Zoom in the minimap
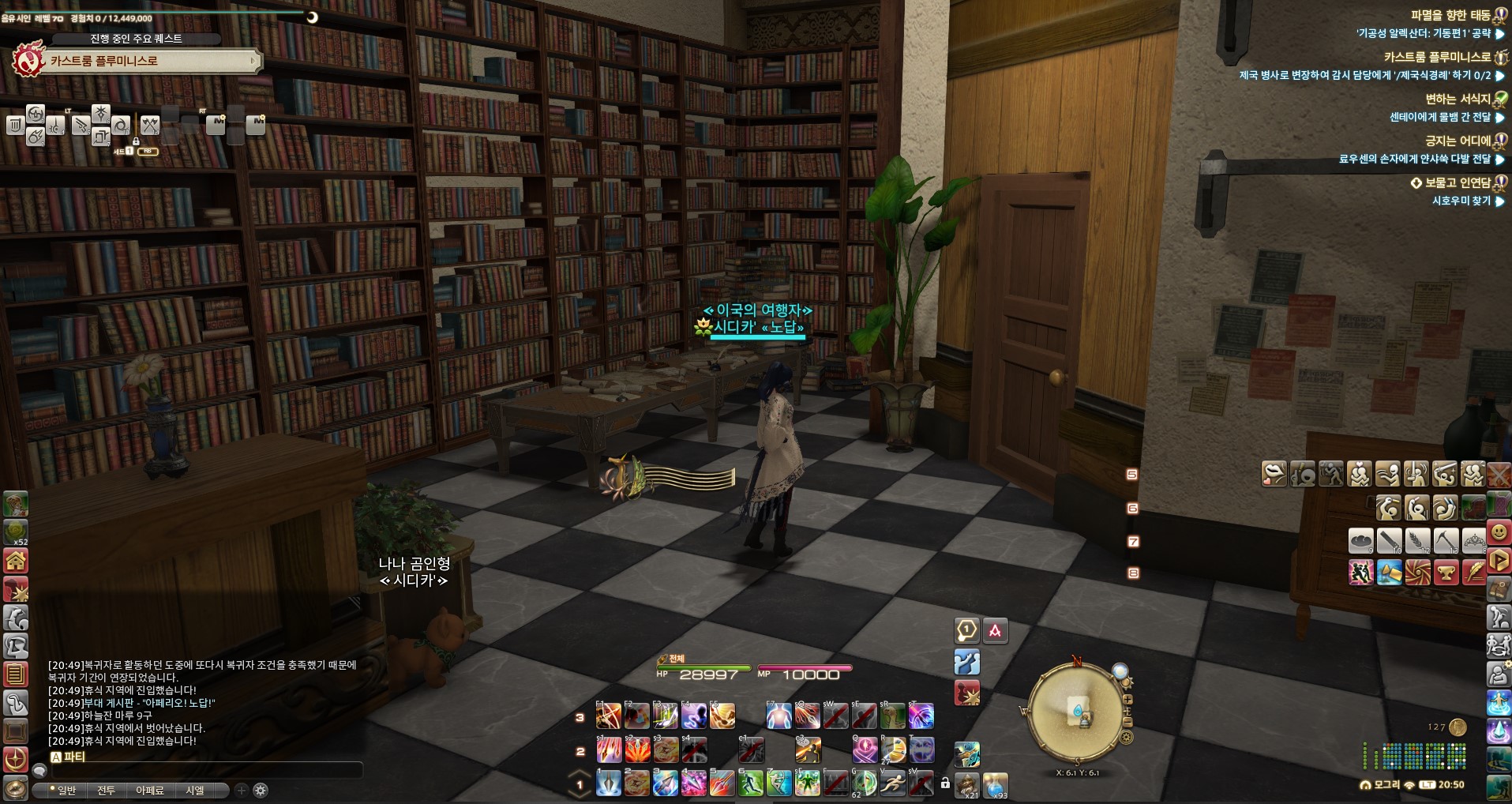 (x=1127, y=699)
